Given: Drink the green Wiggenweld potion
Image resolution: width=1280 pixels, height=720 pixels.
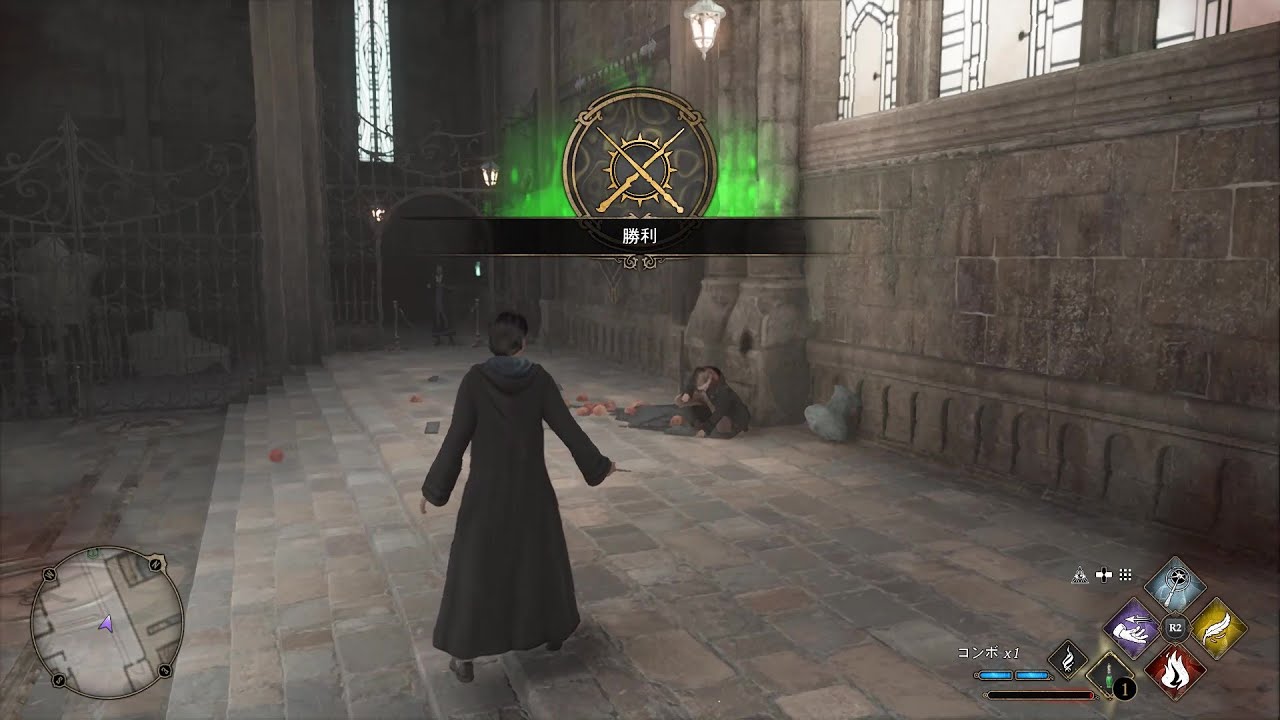Looking at the screenshot, I should (1107, 674).
